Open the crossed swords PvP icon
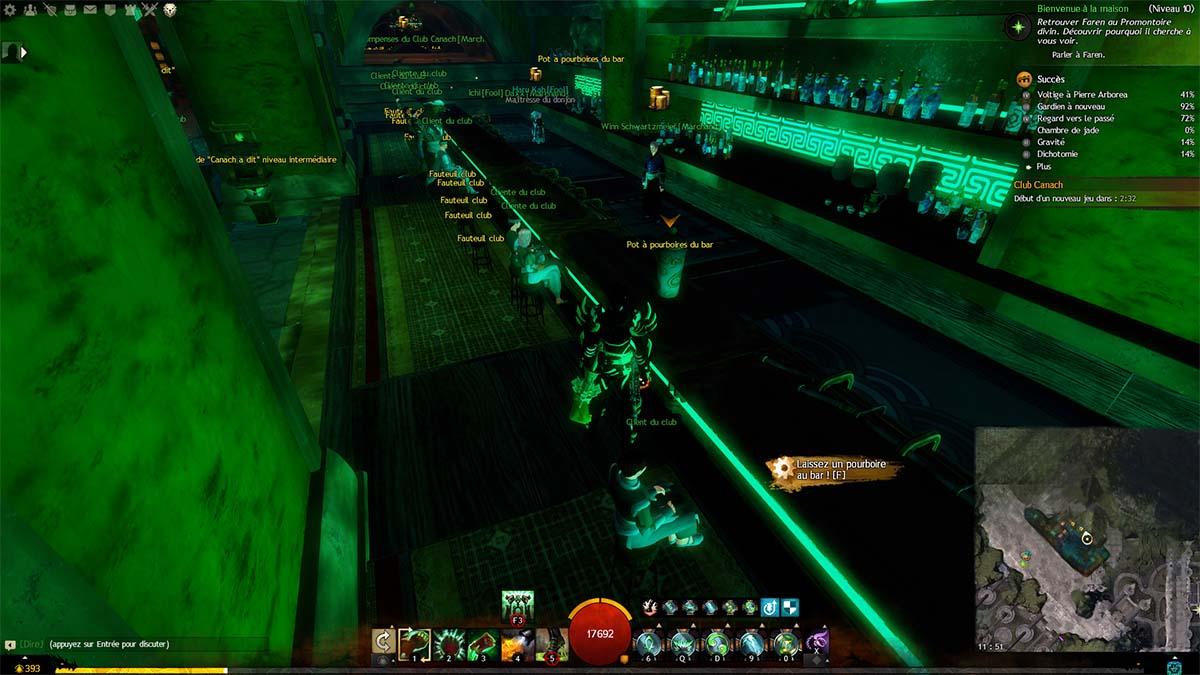 [150, 10]
